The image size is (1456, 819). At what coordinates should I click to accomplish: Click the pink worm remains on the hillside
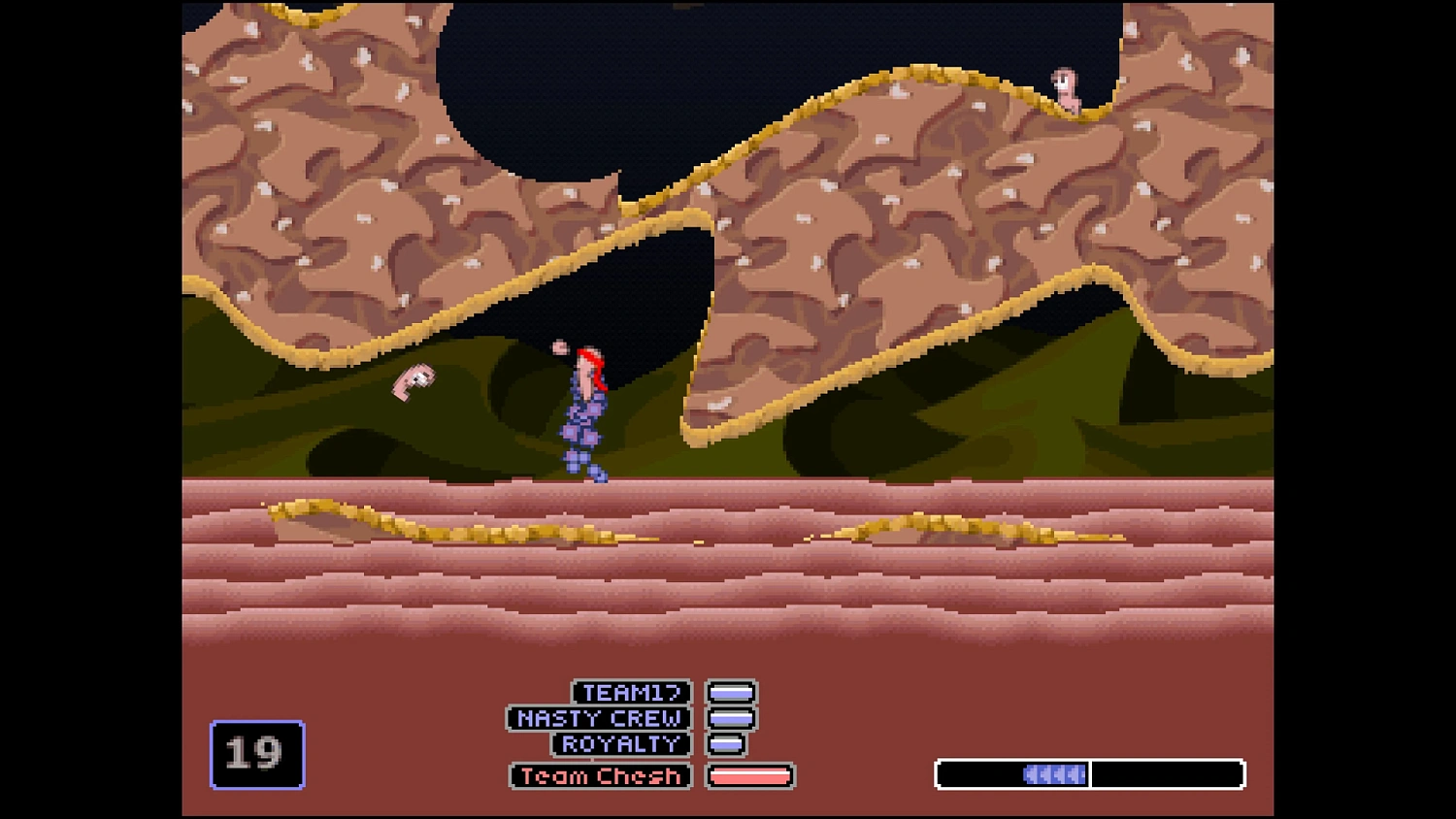point(414,380)
